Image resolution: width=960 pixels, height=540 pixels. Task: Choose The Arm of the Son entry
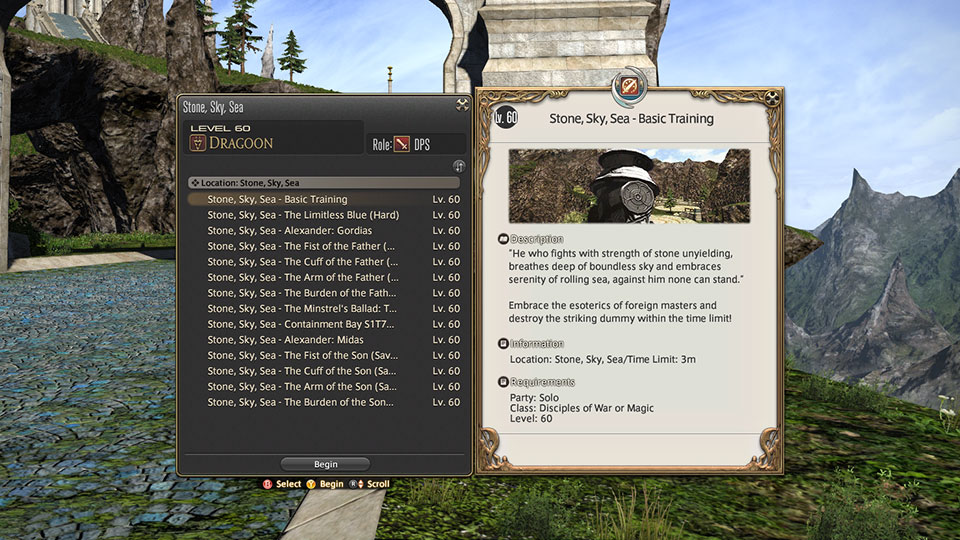(x=301, y=386)
